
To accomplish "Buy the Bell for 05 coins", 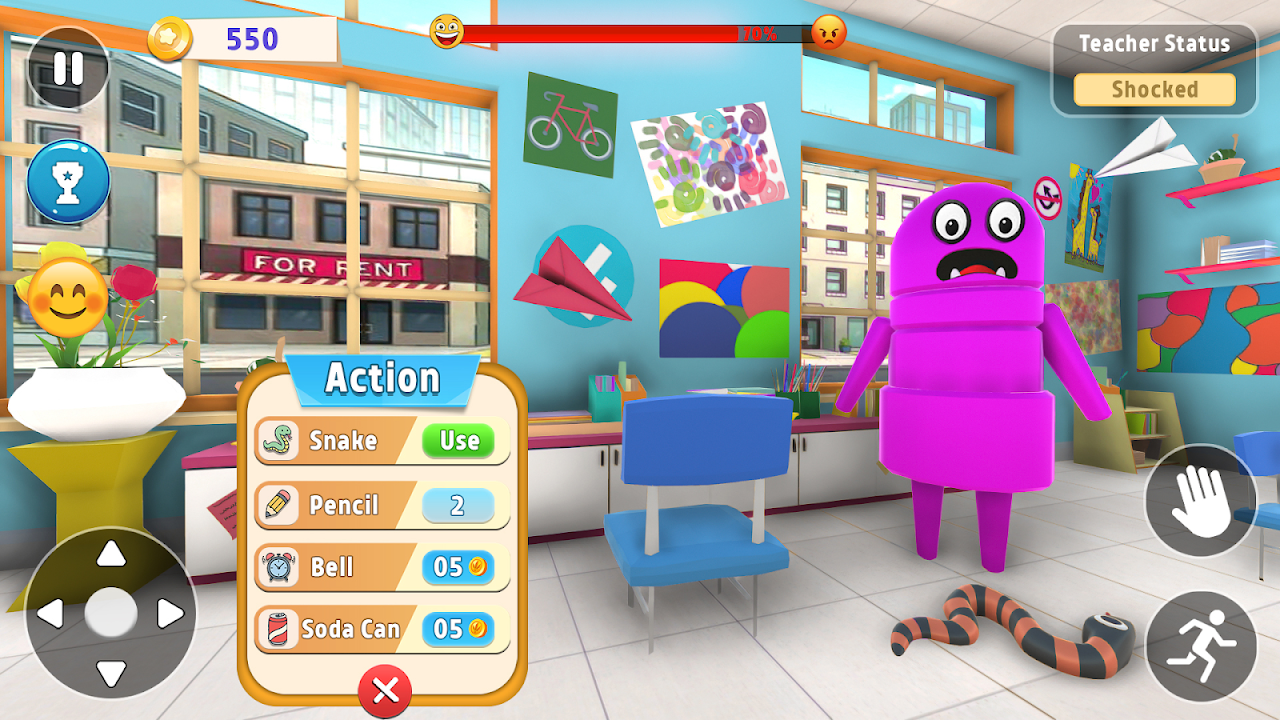I will pyautogui.click(x=458, y=568).
